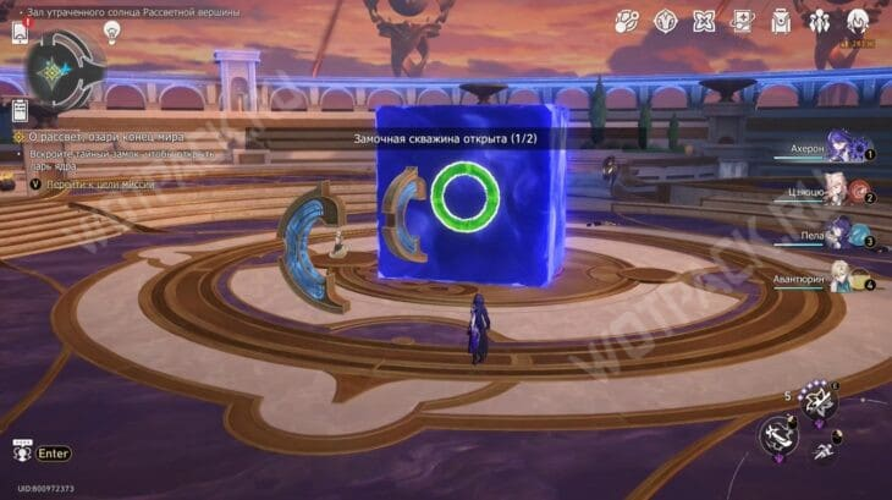
Task: Activate the technique skill with point pips
Action: [x=820, y=403]
